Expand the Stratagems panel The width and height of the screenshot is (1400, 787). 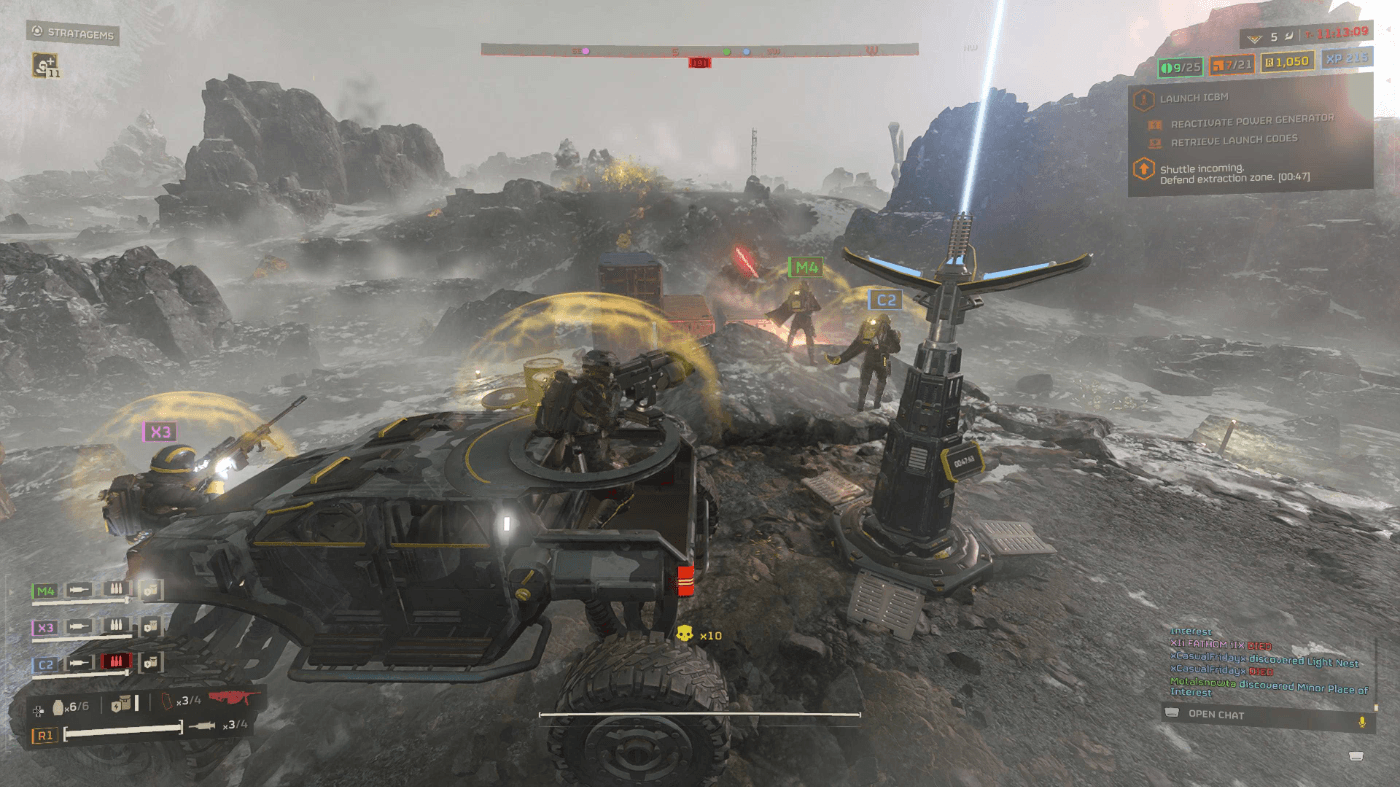point(72,34)
